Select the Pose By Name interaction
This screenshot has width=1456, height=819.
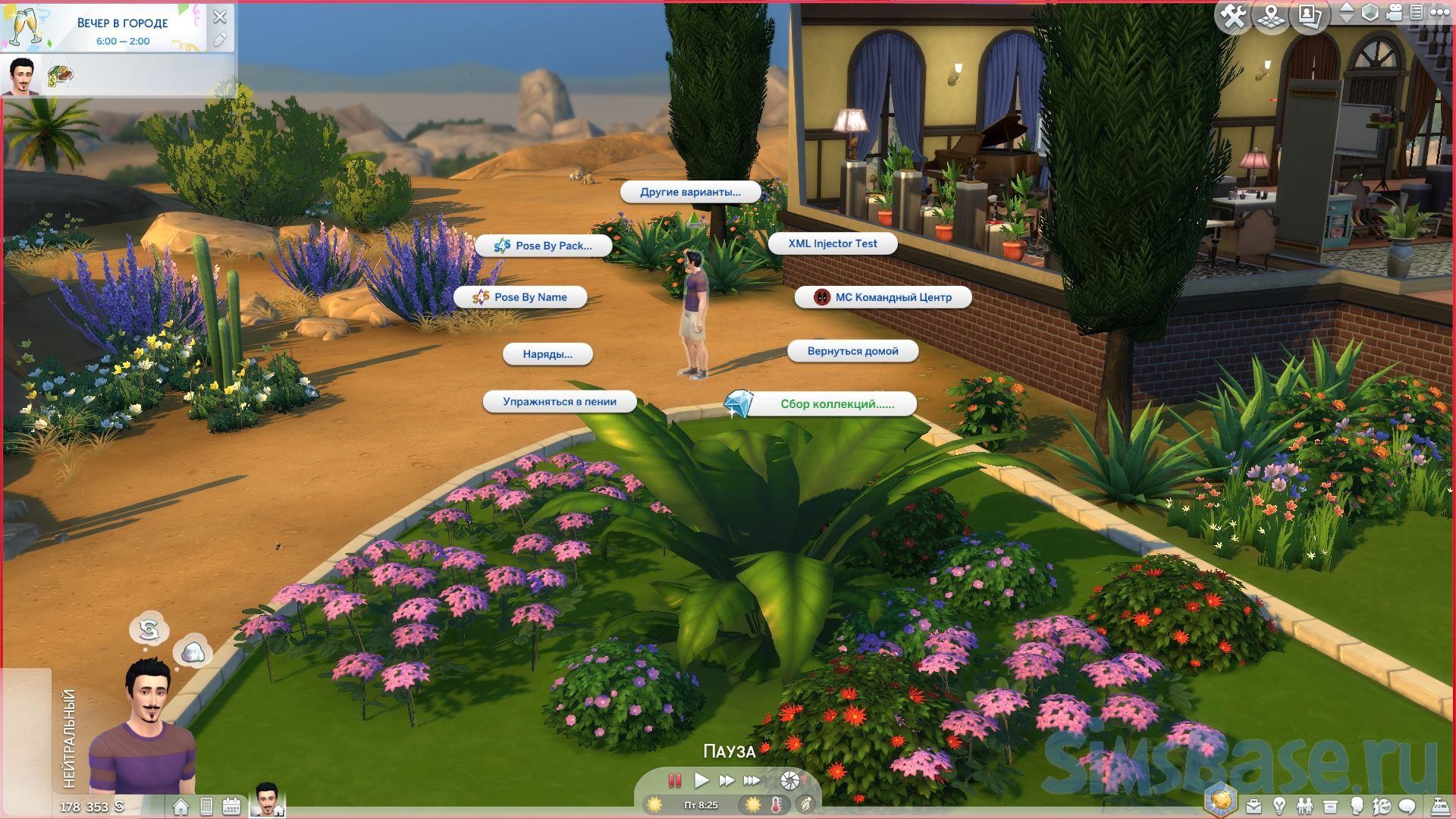click(x=520, y=297)
